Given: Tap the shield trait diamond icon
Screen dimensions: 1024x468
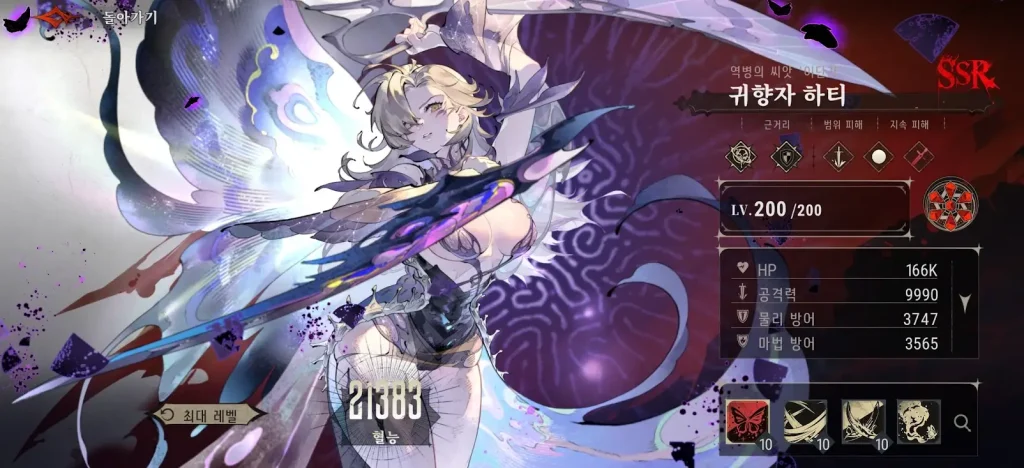Looking at the screenshot, I should pyautogui.click(x=788, y=155).
